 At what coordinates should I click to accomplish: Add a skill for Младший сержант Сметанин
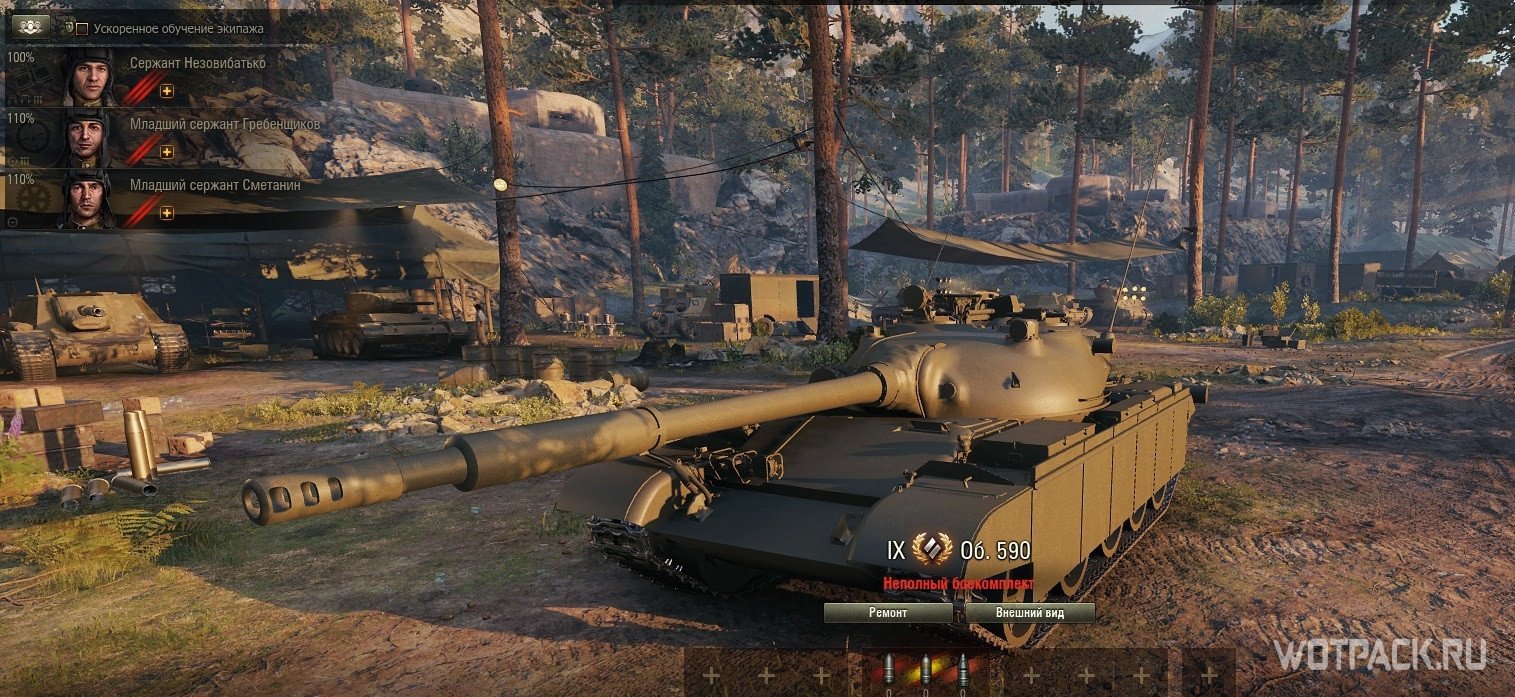[167, 213]
